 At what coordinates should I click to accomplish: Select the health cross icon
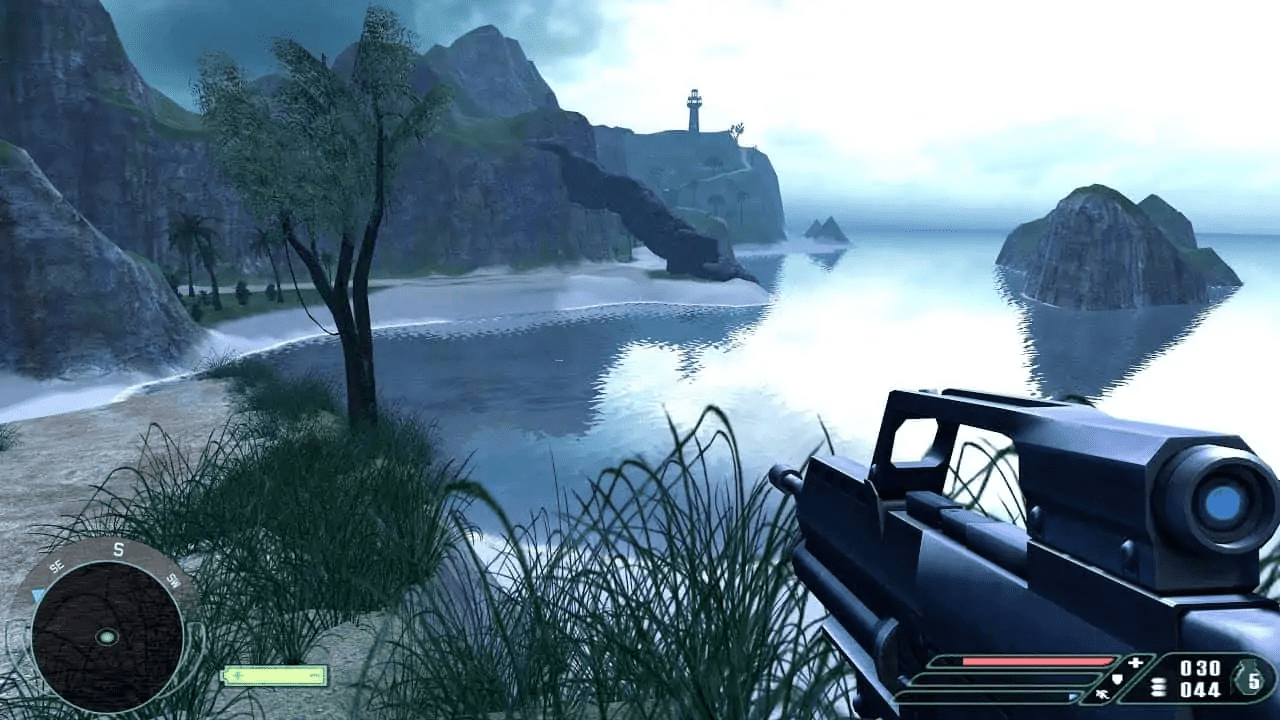(1135, 661)
